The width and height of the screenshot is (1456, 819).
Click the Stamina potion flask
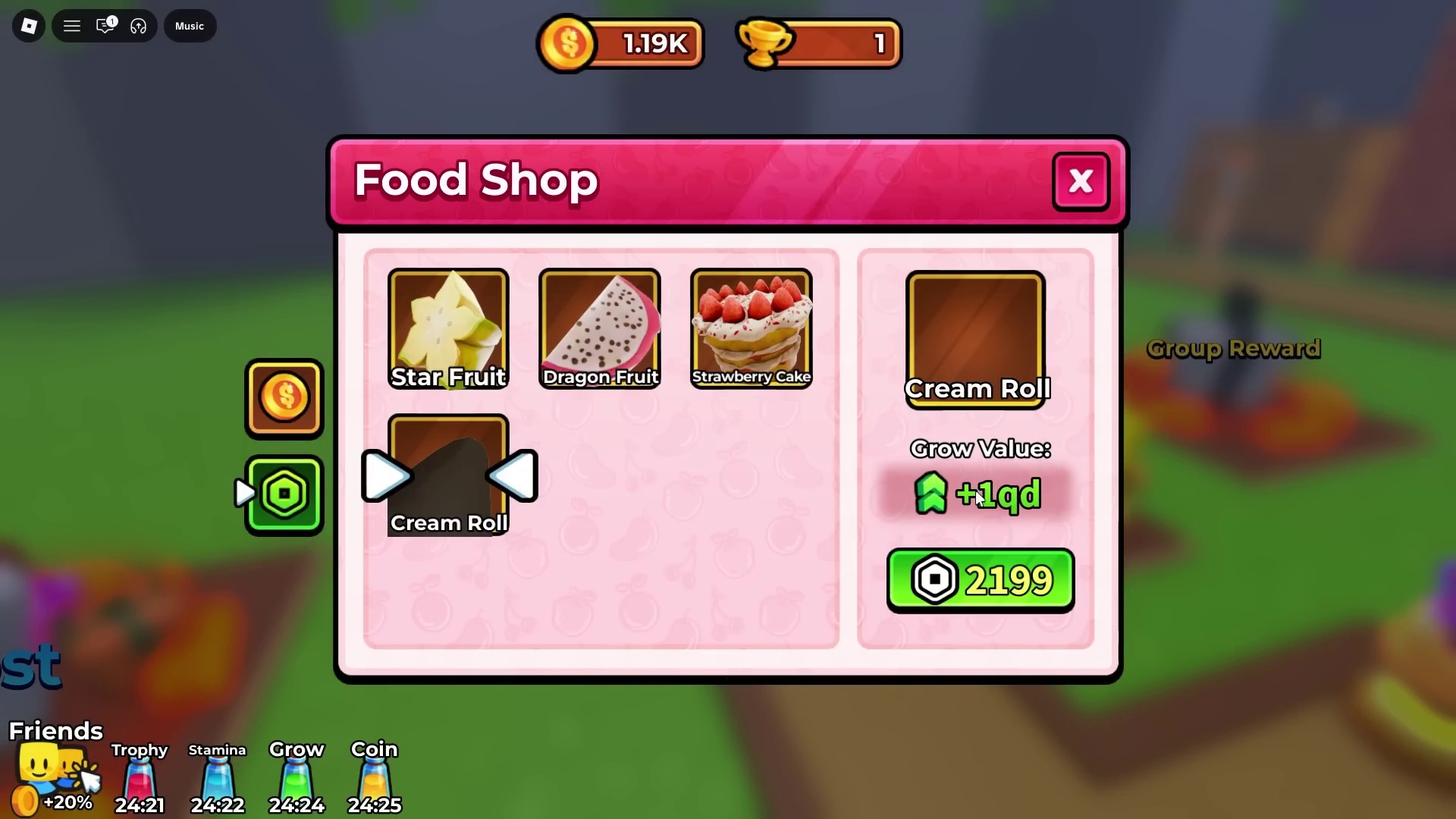click(x=218, y=777)
